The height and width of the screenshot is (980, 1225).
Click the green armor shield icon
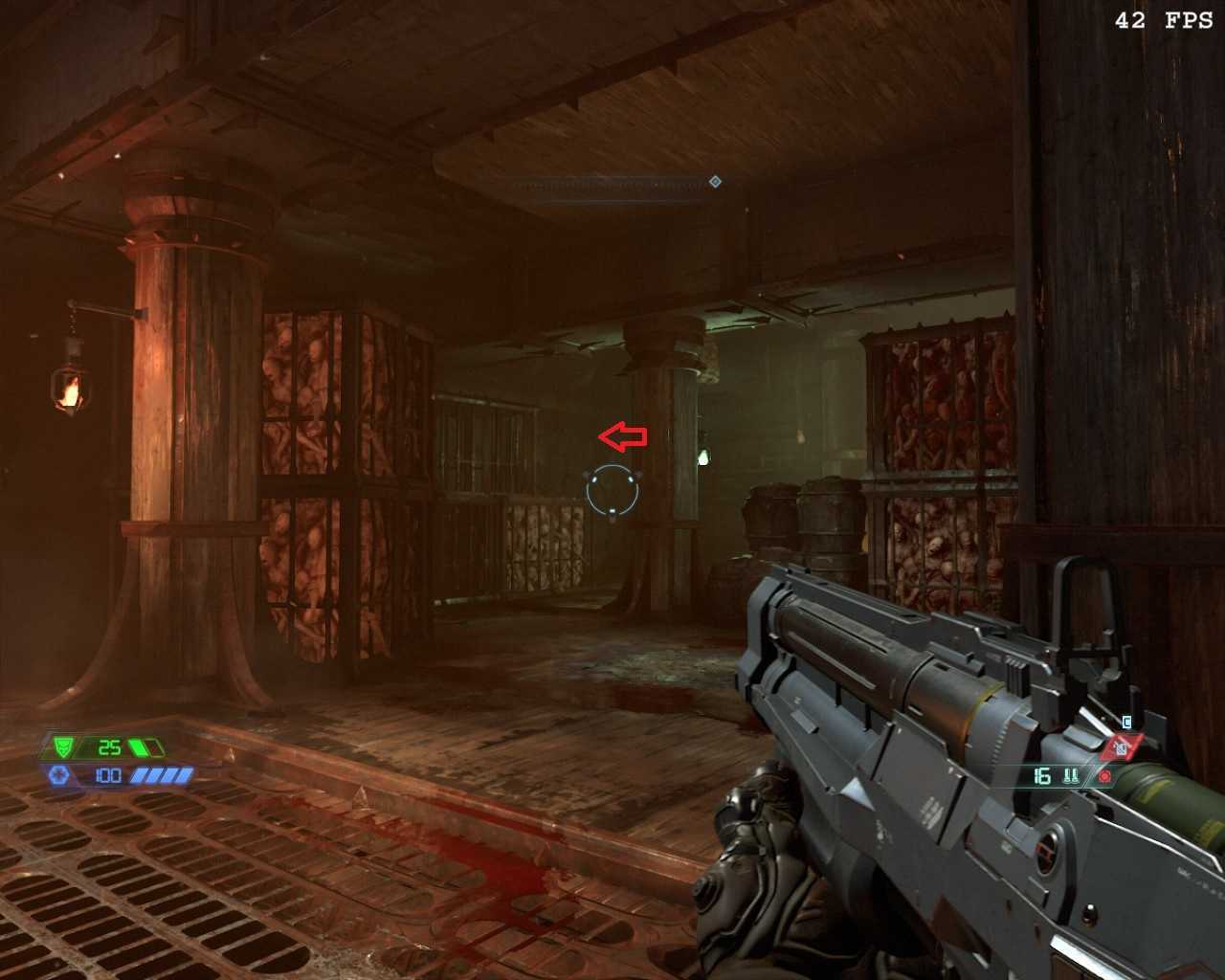(x=63, y=746)
